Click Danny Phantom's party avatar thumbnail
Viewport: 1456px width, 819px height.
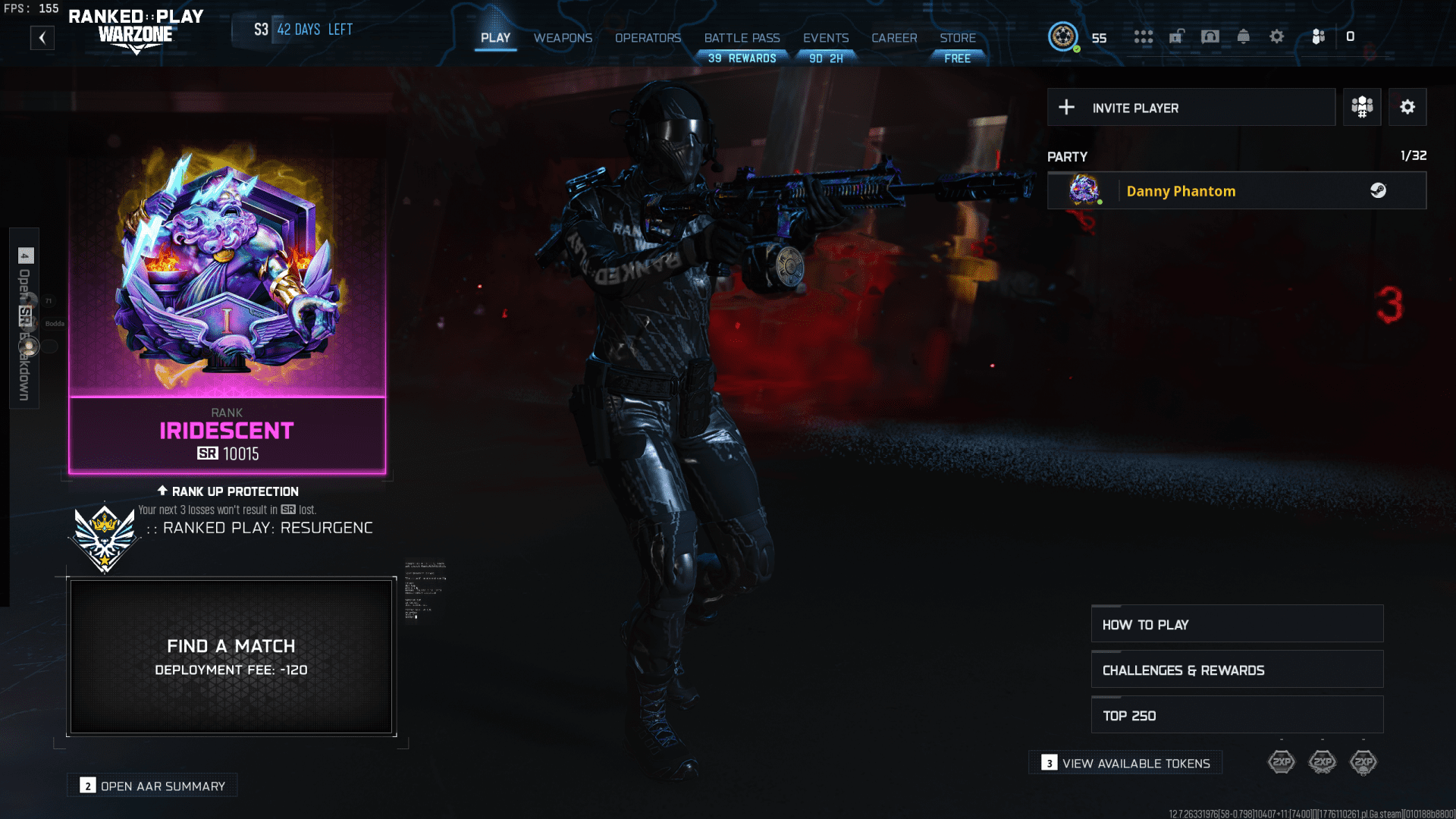tap(1082, 190)
